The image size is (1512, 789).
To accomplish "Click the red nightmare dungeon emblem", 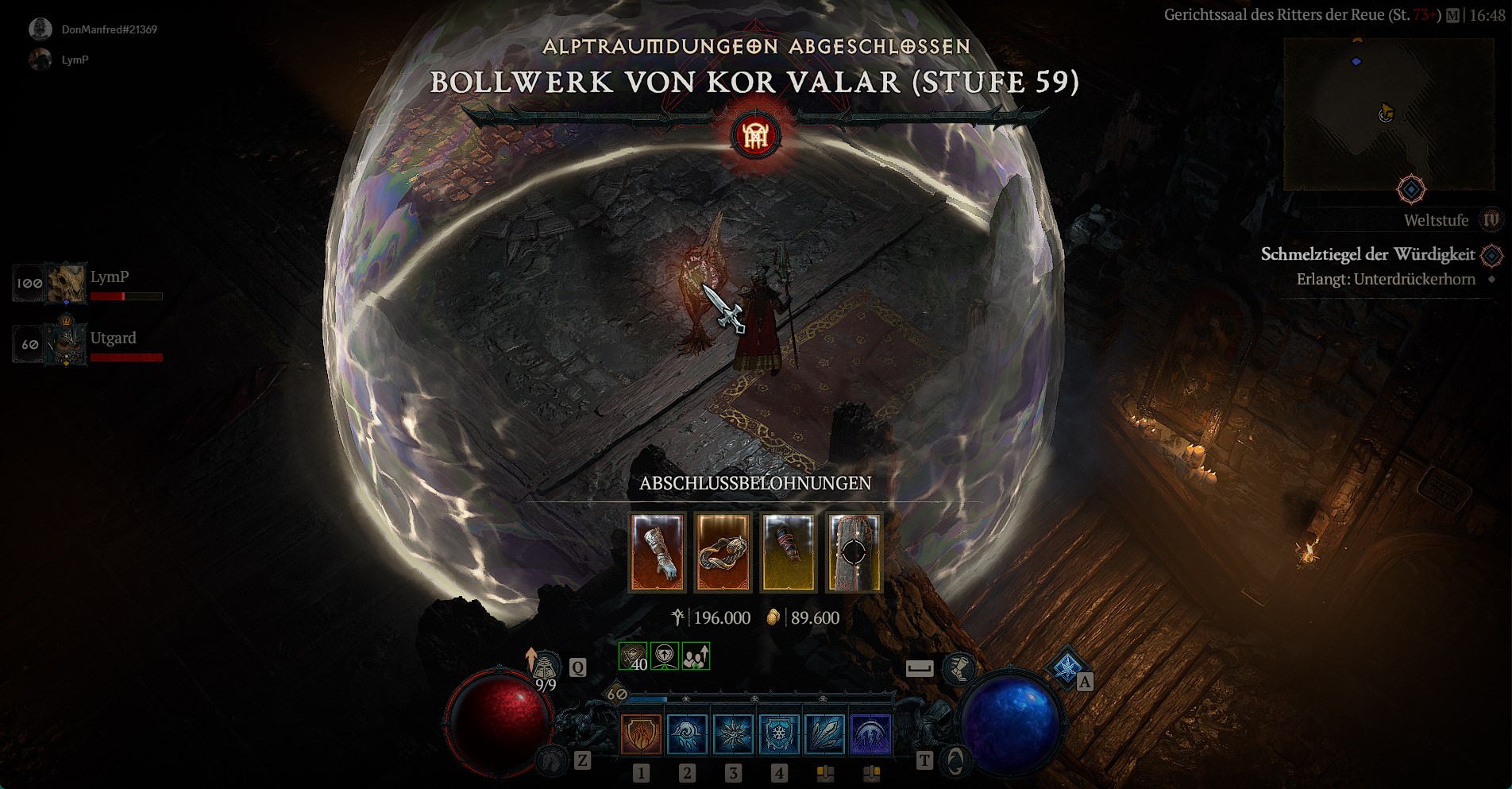I will 755,136.
